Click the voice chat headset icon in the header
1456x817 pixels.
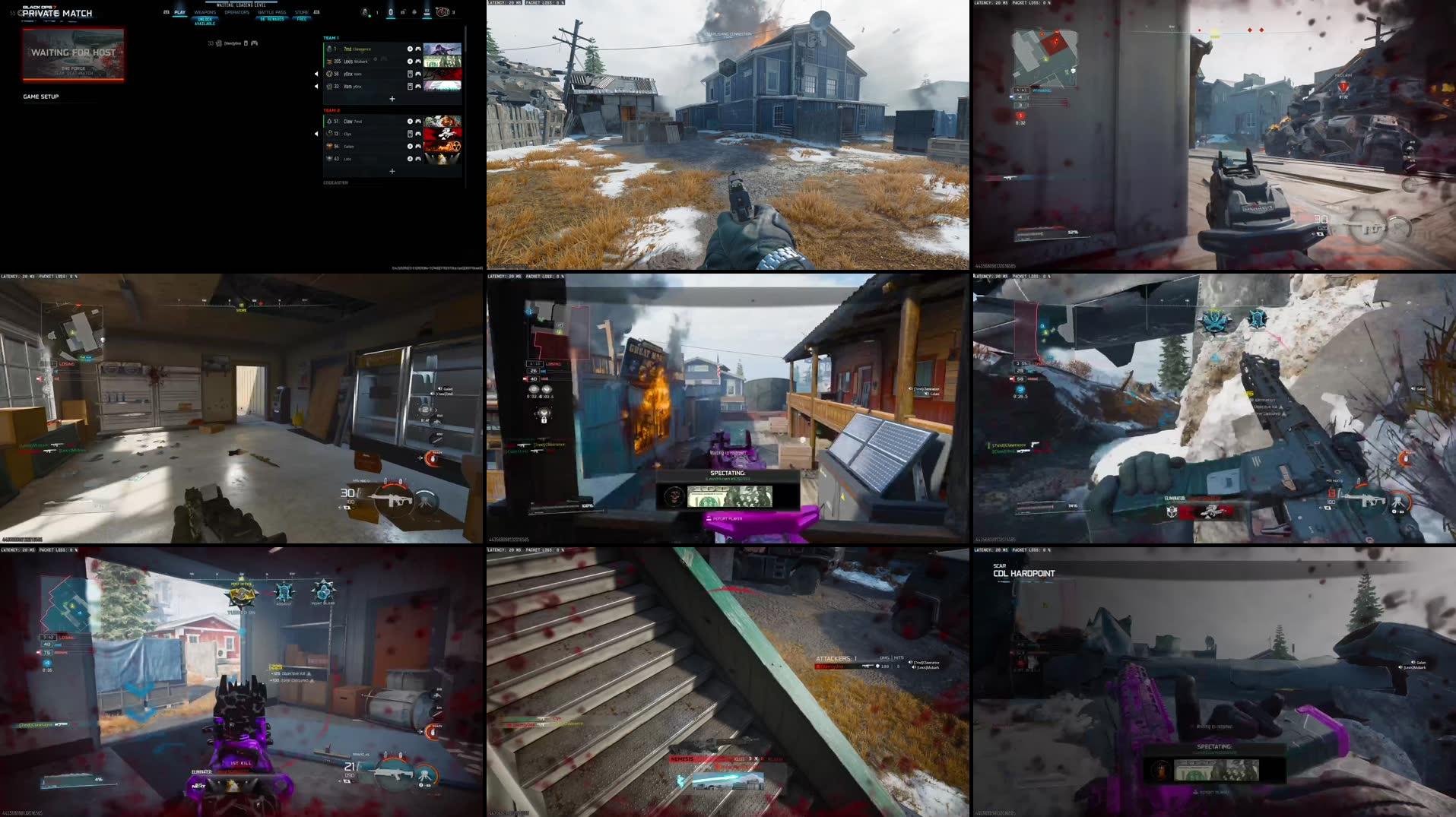point(413,12)
